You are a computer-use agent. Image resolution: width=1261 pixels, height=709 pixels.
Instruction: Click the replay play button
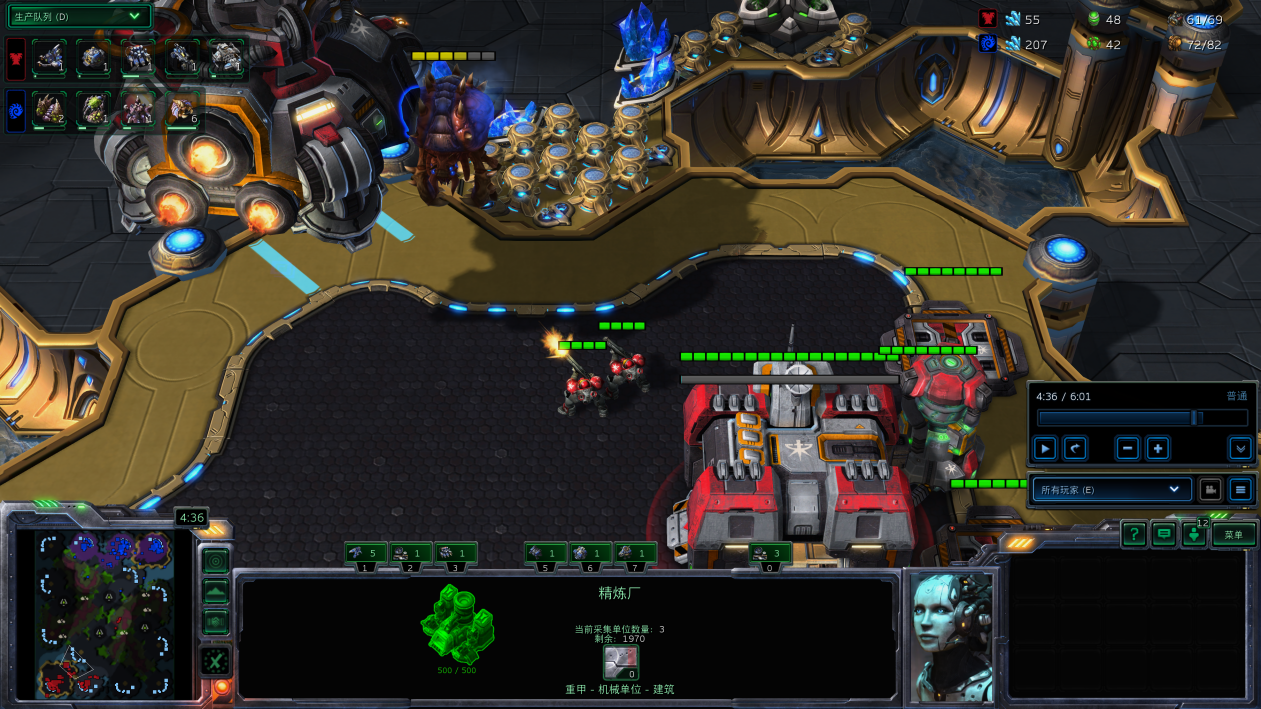pyautogui.click(x=1045, y=449)
